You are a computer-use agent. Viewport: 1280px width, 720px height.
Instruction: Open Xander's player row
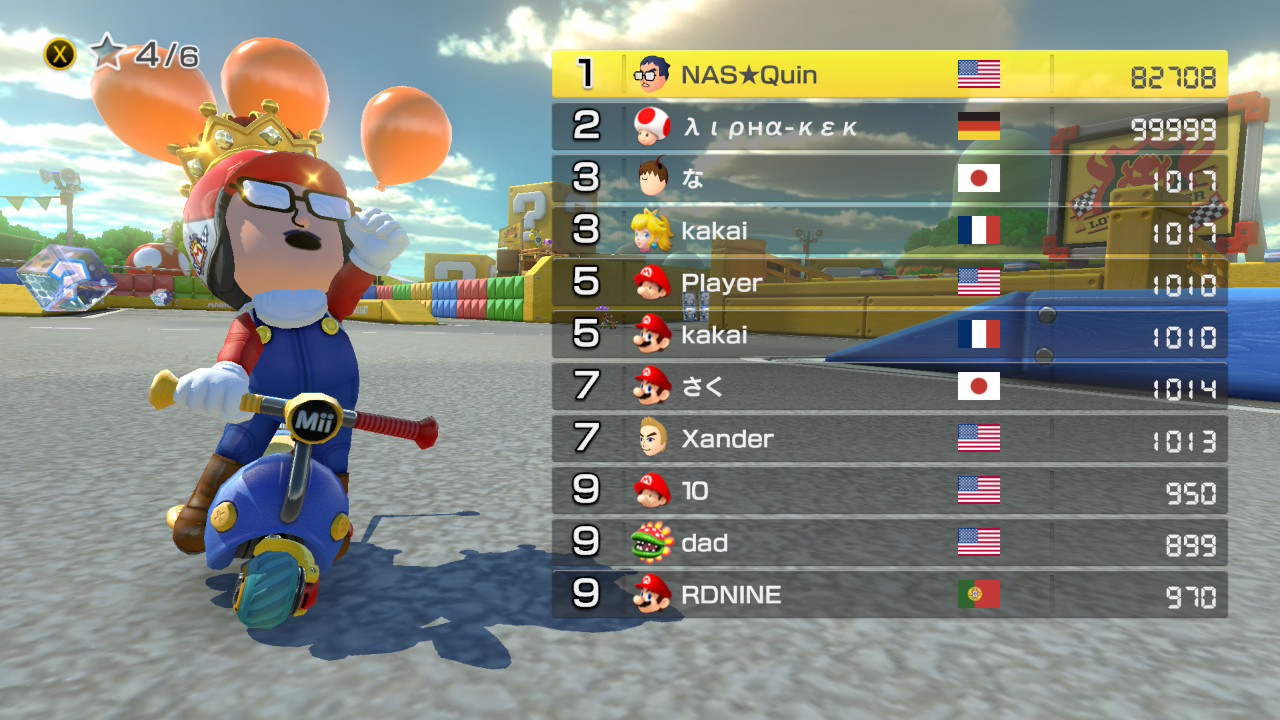(x=889, y=439)
